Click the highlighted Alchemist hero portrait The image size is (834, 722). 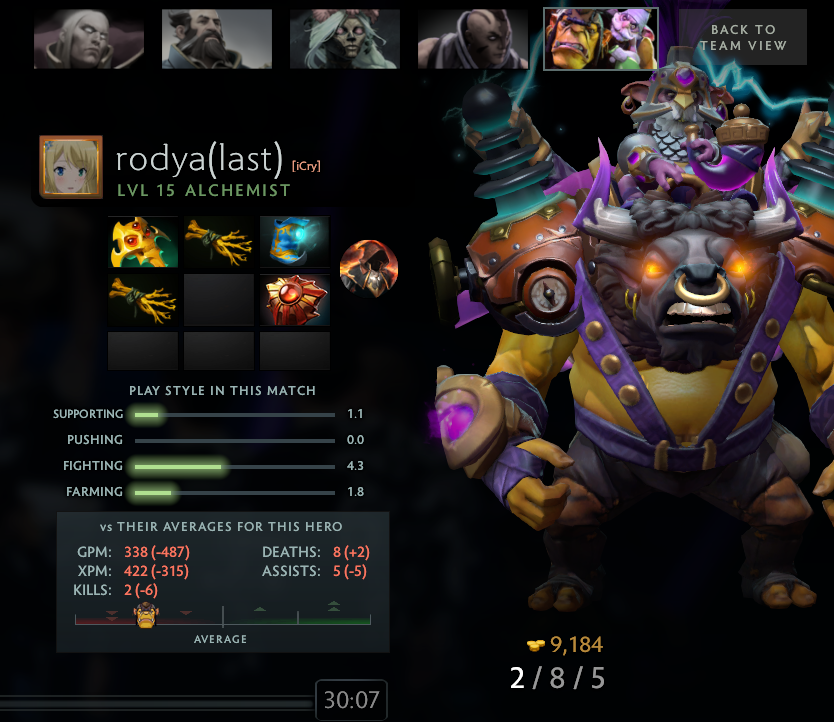[x=601, y=40]
